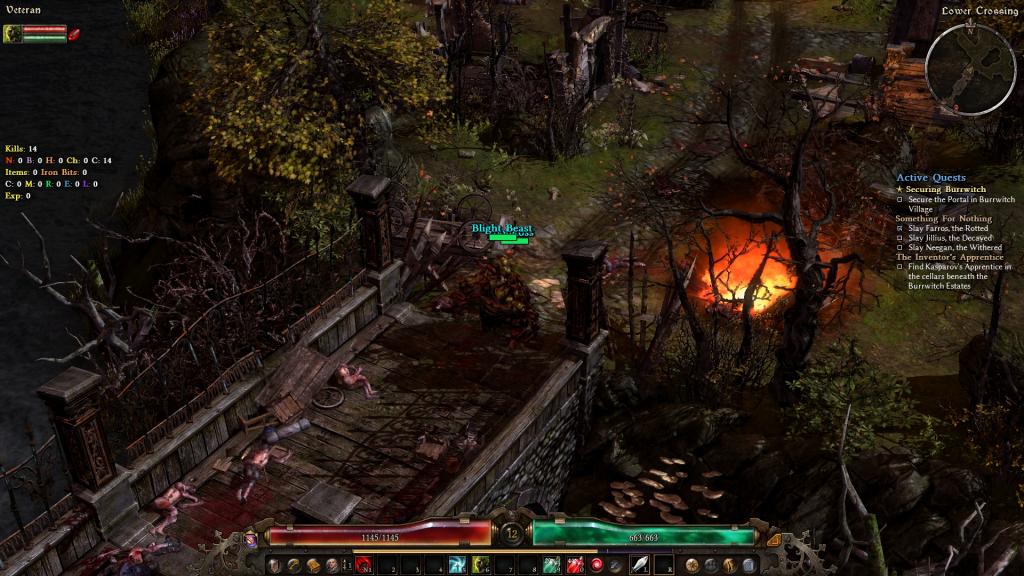Click the purple emblem beside health bar
Image resolution: width=1024 pixels, height=576 pixels.
(x=250, y=538)
